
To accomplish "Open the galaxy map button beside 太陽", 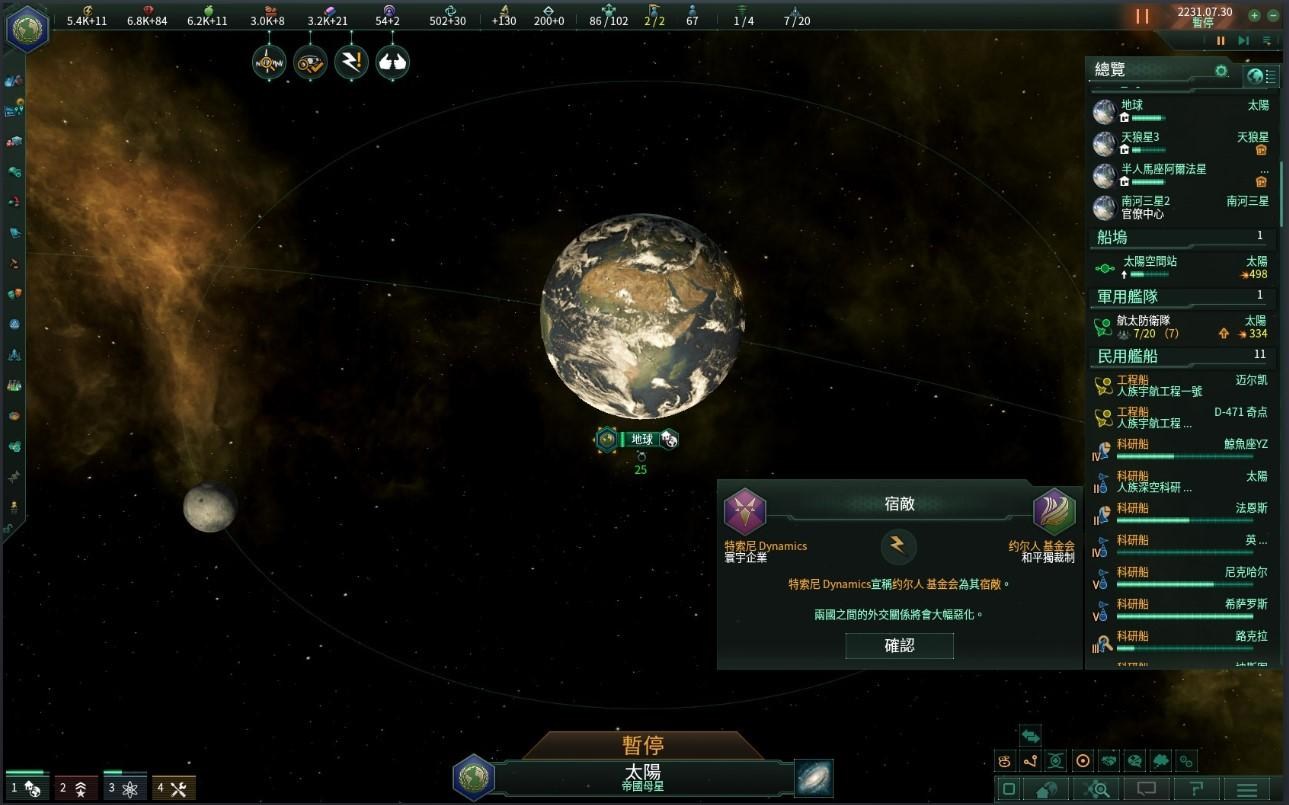I will 814,779.
